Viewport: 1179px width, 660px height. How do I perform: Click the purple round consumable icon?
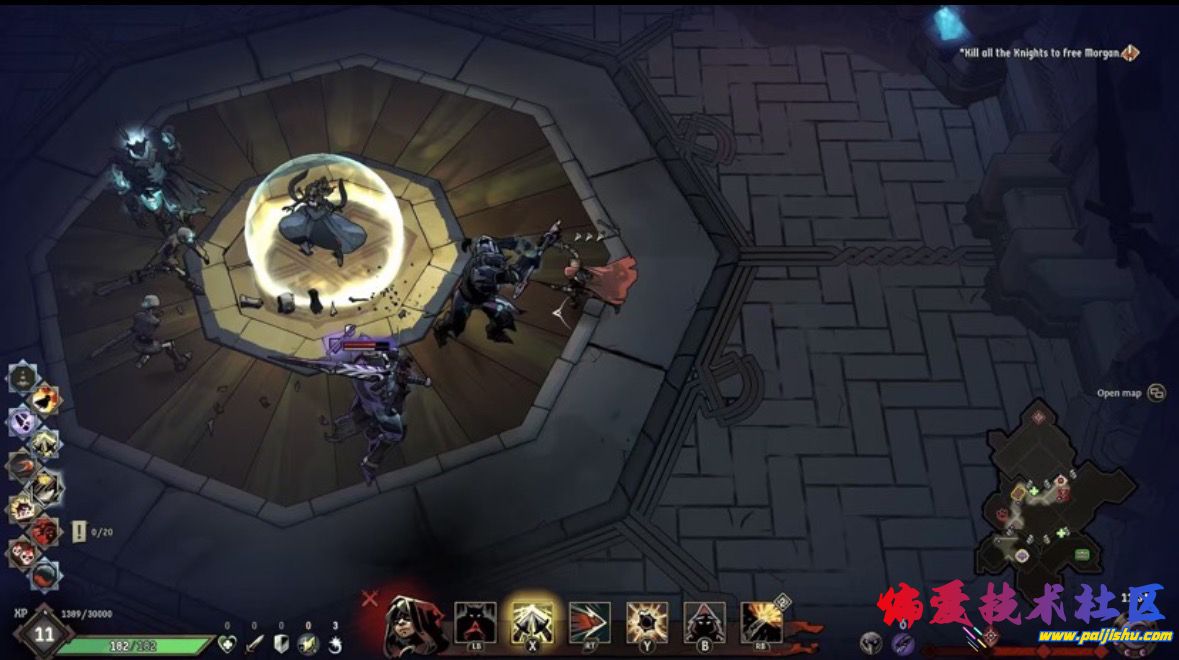tap(903, 643)
